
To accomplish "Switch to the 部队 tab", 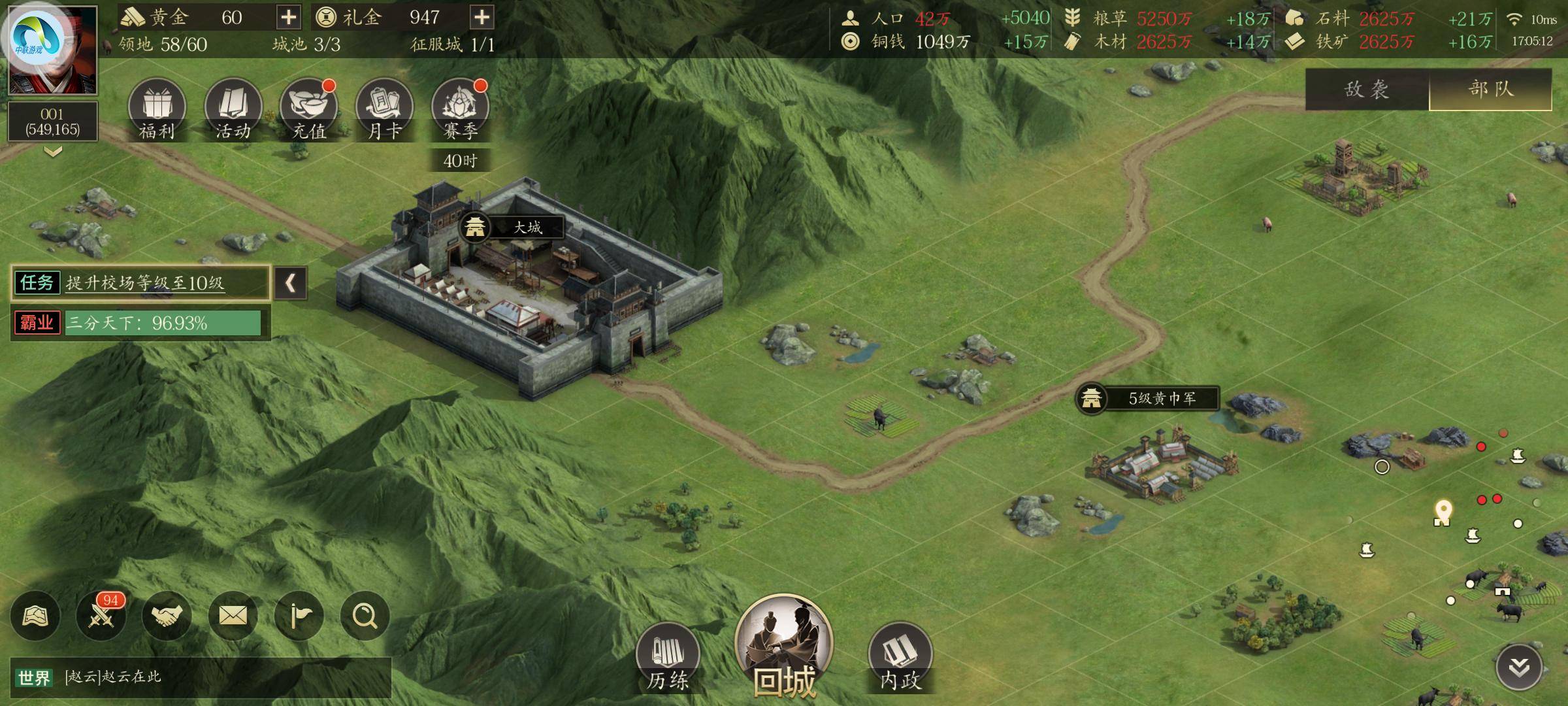I will click(x=1490, y=90).
